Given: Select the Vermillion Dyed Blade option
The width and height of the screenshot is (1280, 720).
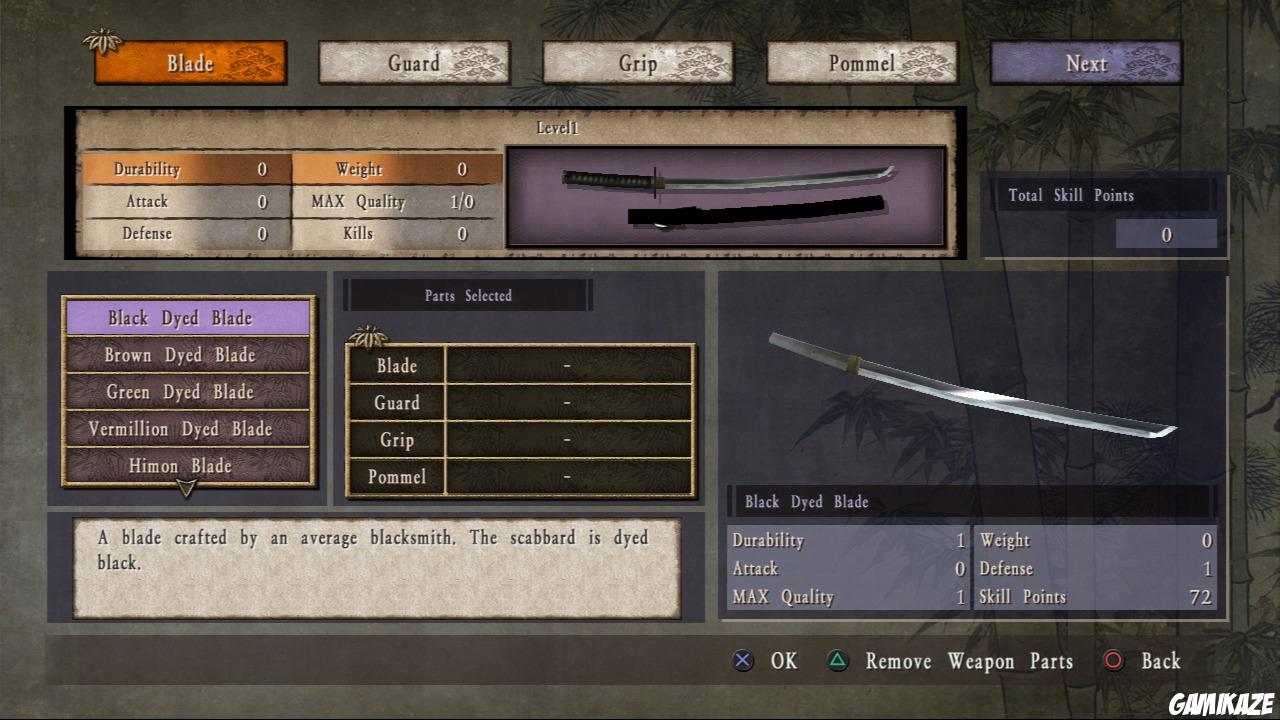Looking at the screenshot, I should click(x=186, y=429).
